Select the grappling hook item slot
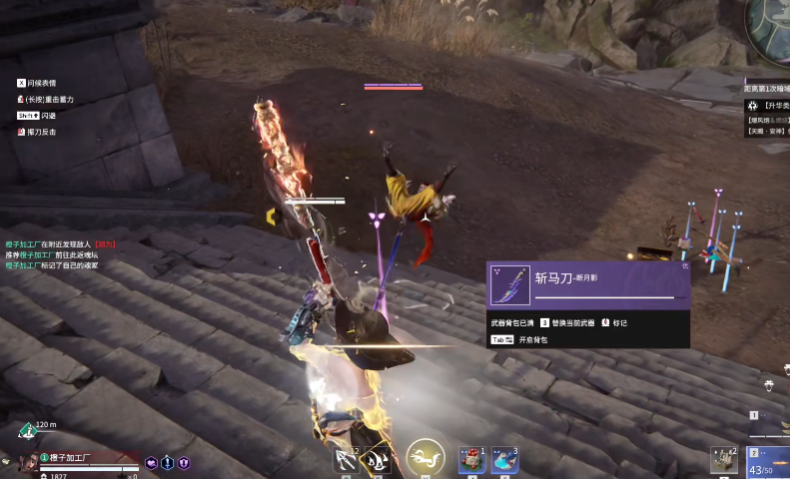This screenshot has height=479, width=790. click(347, 461)
